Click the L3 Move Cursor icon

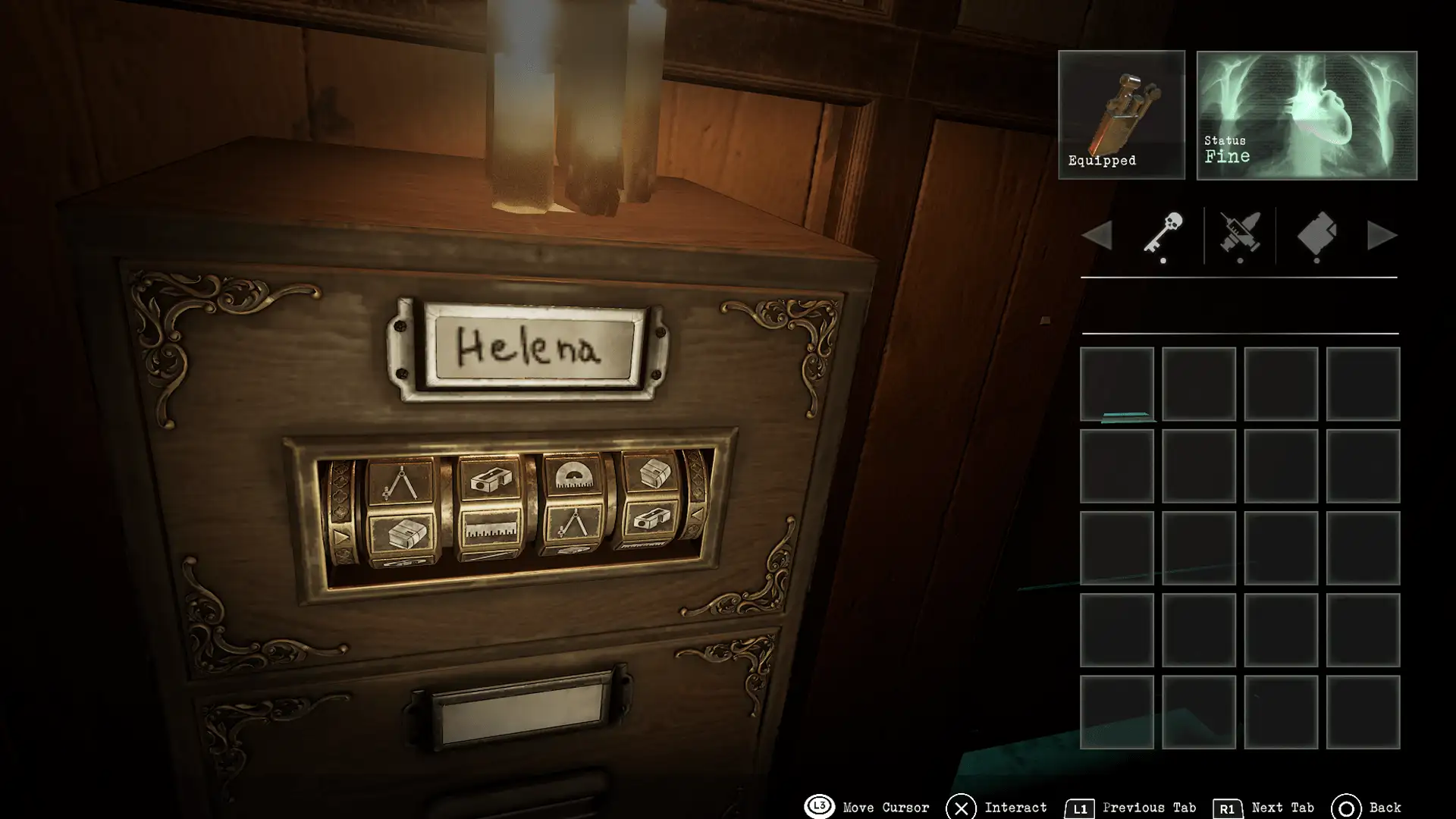coord(819,807)
